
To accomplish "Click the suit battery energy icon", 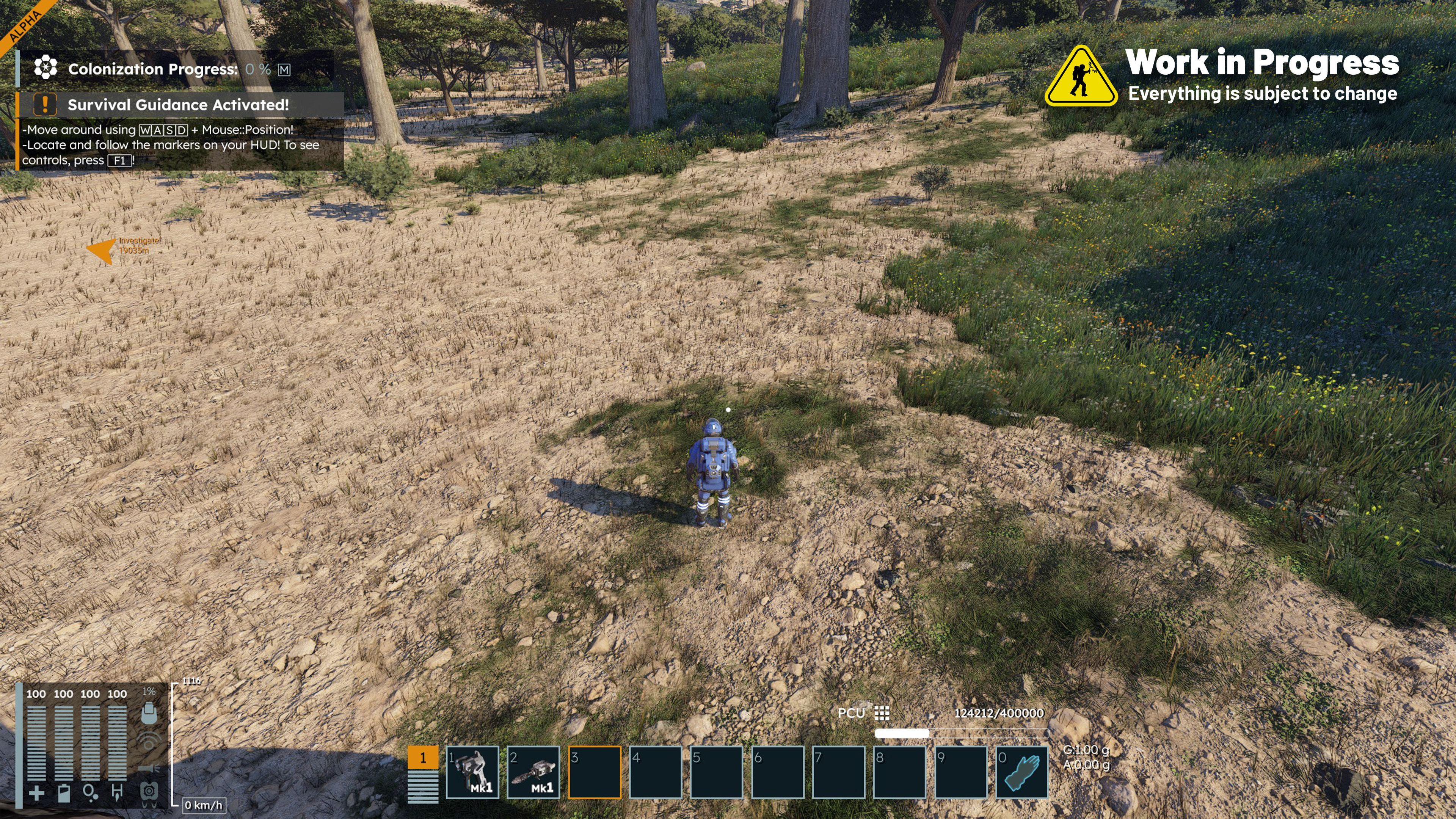I will (64, 794).
